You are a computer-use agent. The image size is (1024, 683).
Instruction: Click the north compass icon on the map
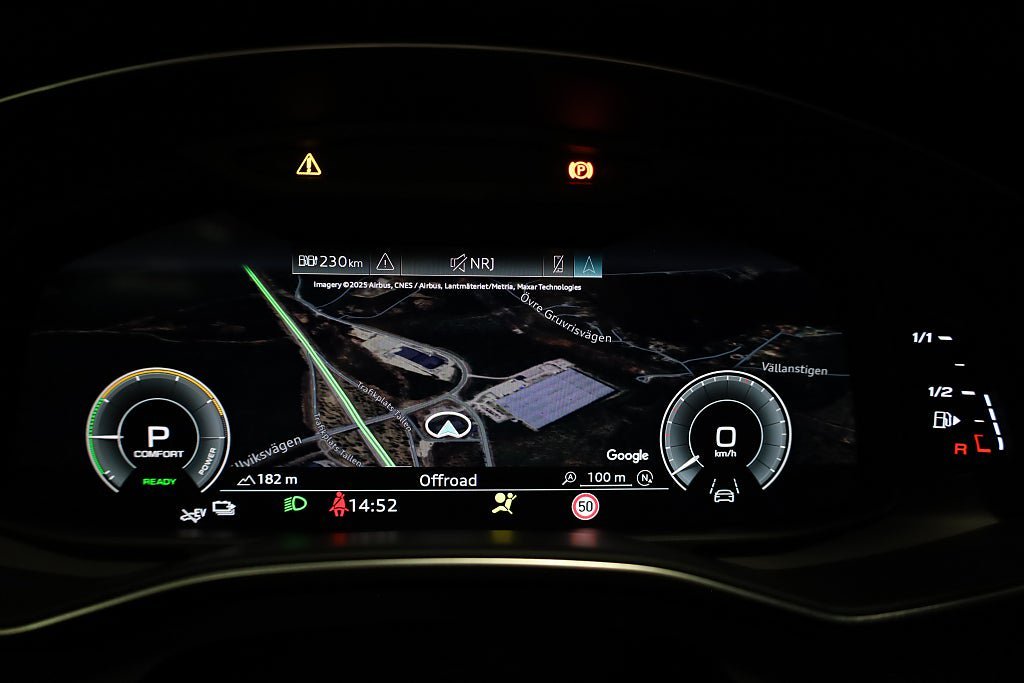pos(645,479)
